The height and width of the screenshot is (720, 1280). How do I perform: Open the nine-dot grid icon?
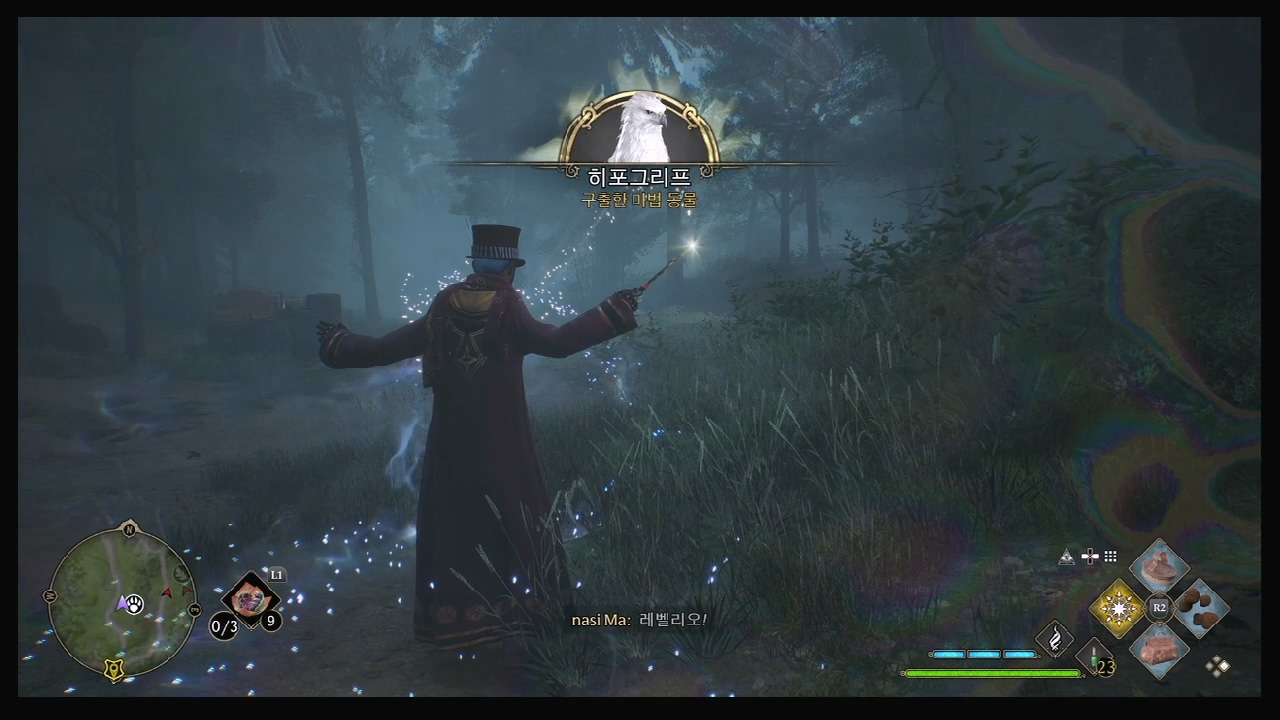click(1110, 557)
